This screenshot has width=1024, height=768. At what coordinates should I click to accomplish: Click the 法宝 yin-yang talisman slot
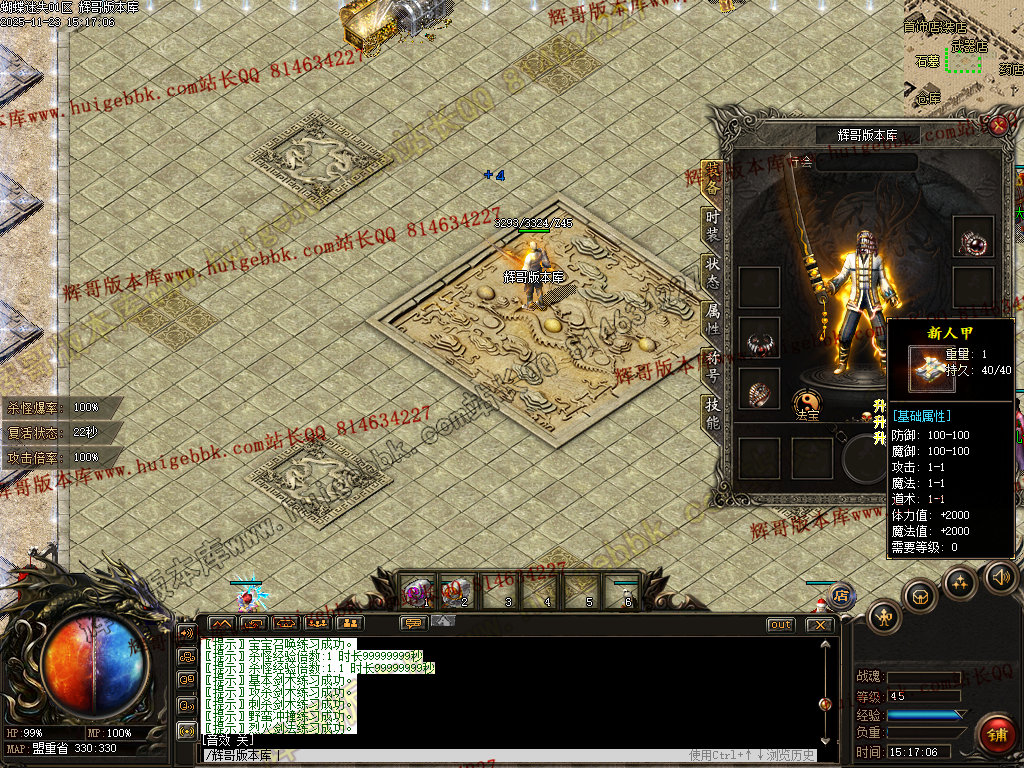pyautogui.click(x=807, y=402)
